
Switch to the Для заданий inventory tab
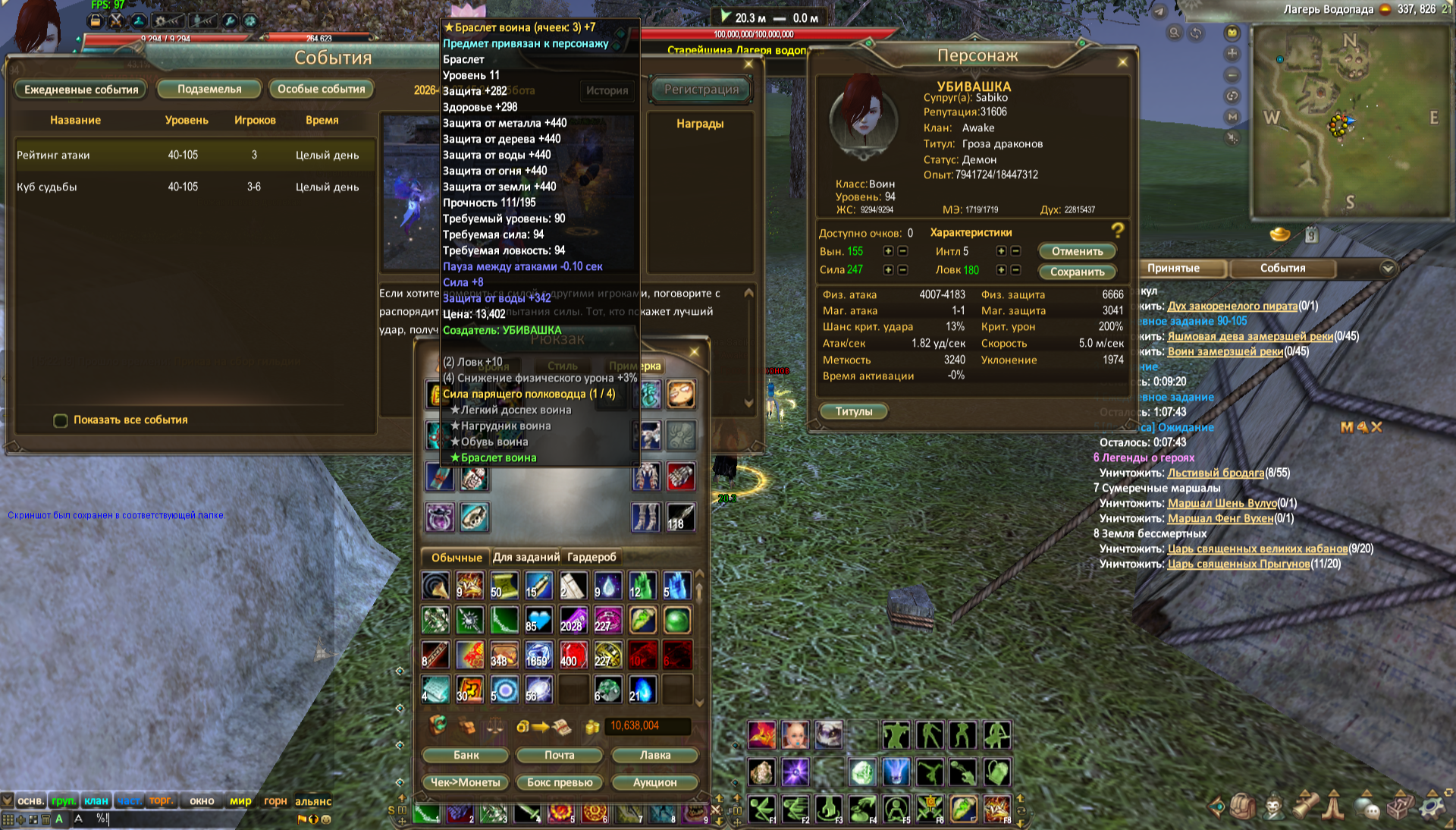pos(526,557)
